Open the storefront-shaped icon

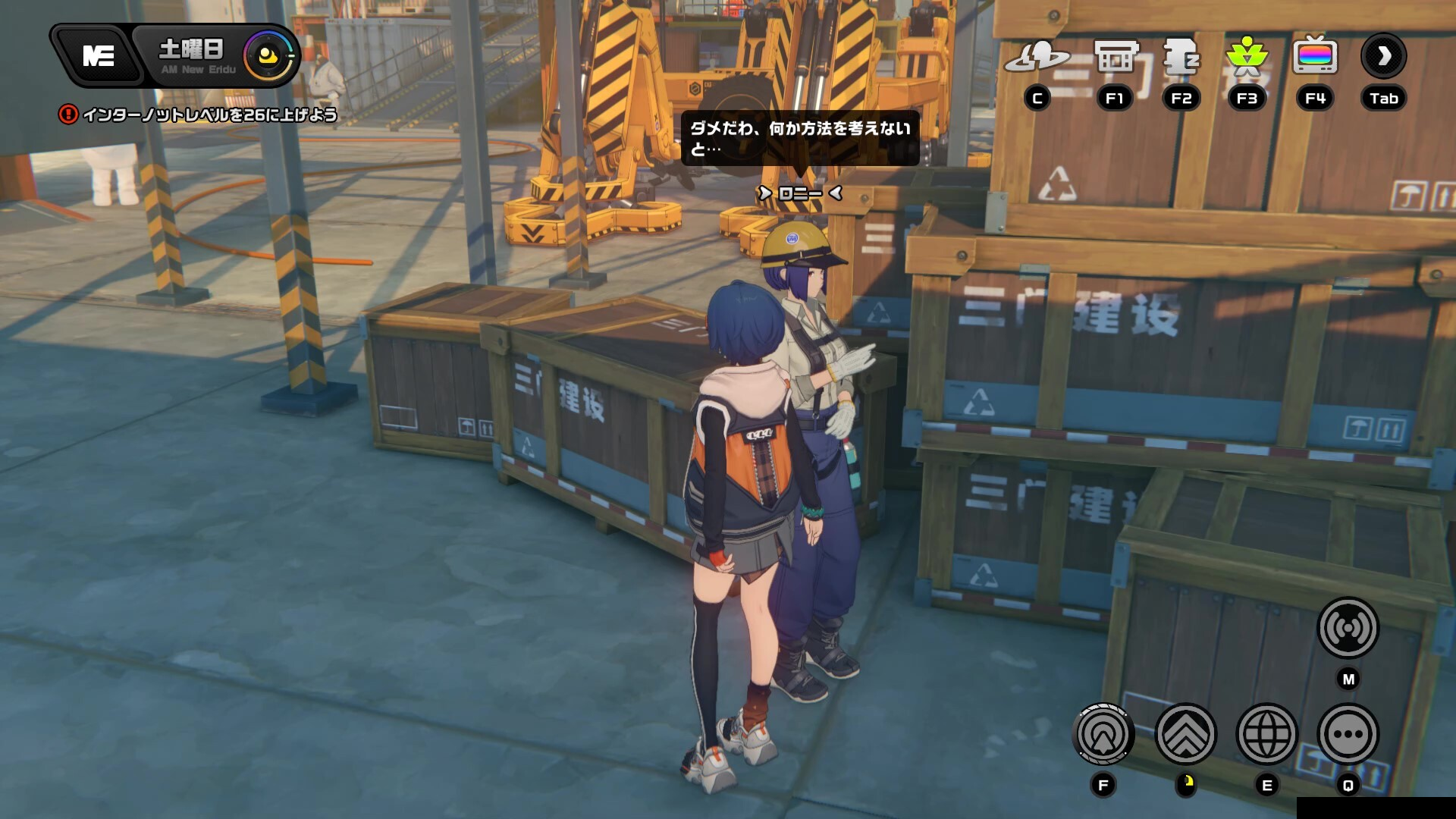[1116, 56]
